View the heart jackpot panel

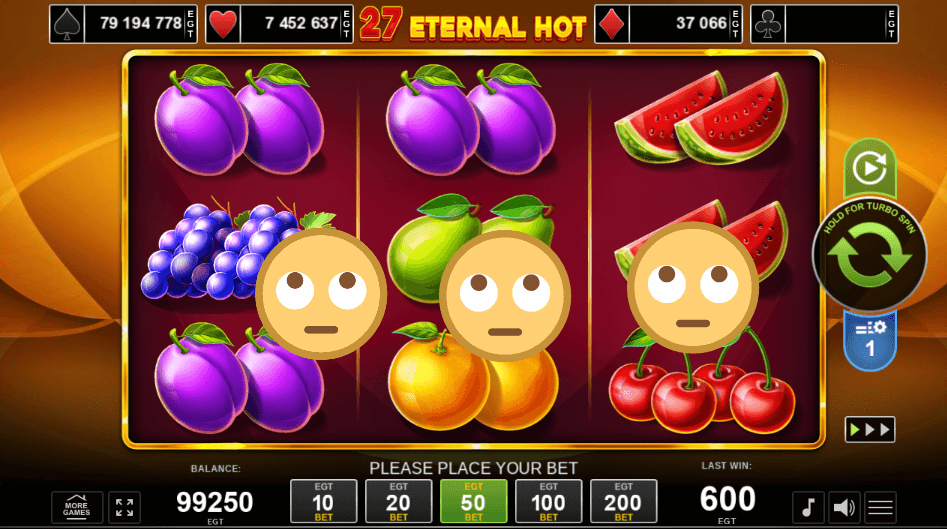click(279, 24)
